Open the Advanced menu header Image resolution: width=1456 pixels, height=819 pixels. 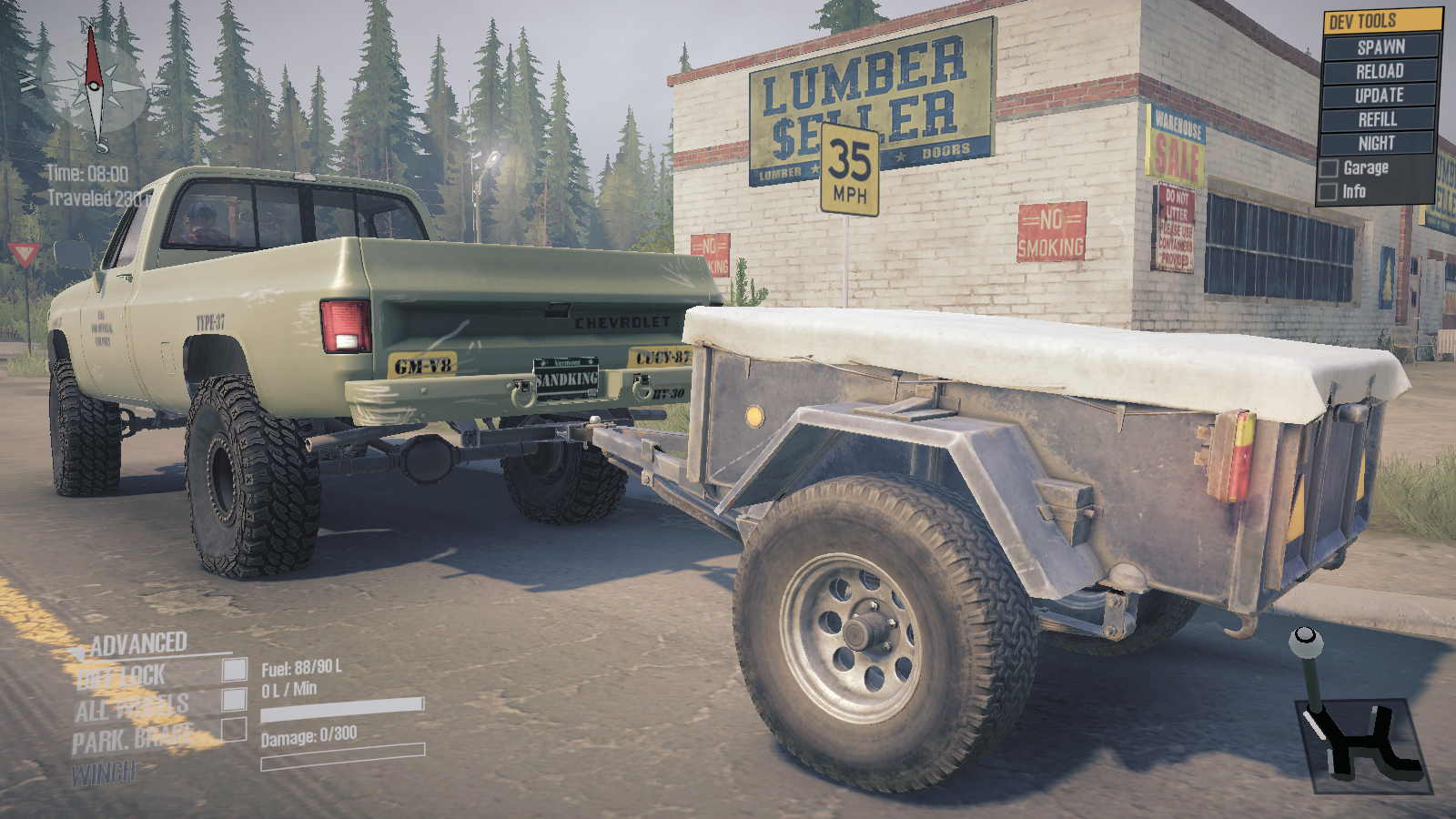point(138,644)
